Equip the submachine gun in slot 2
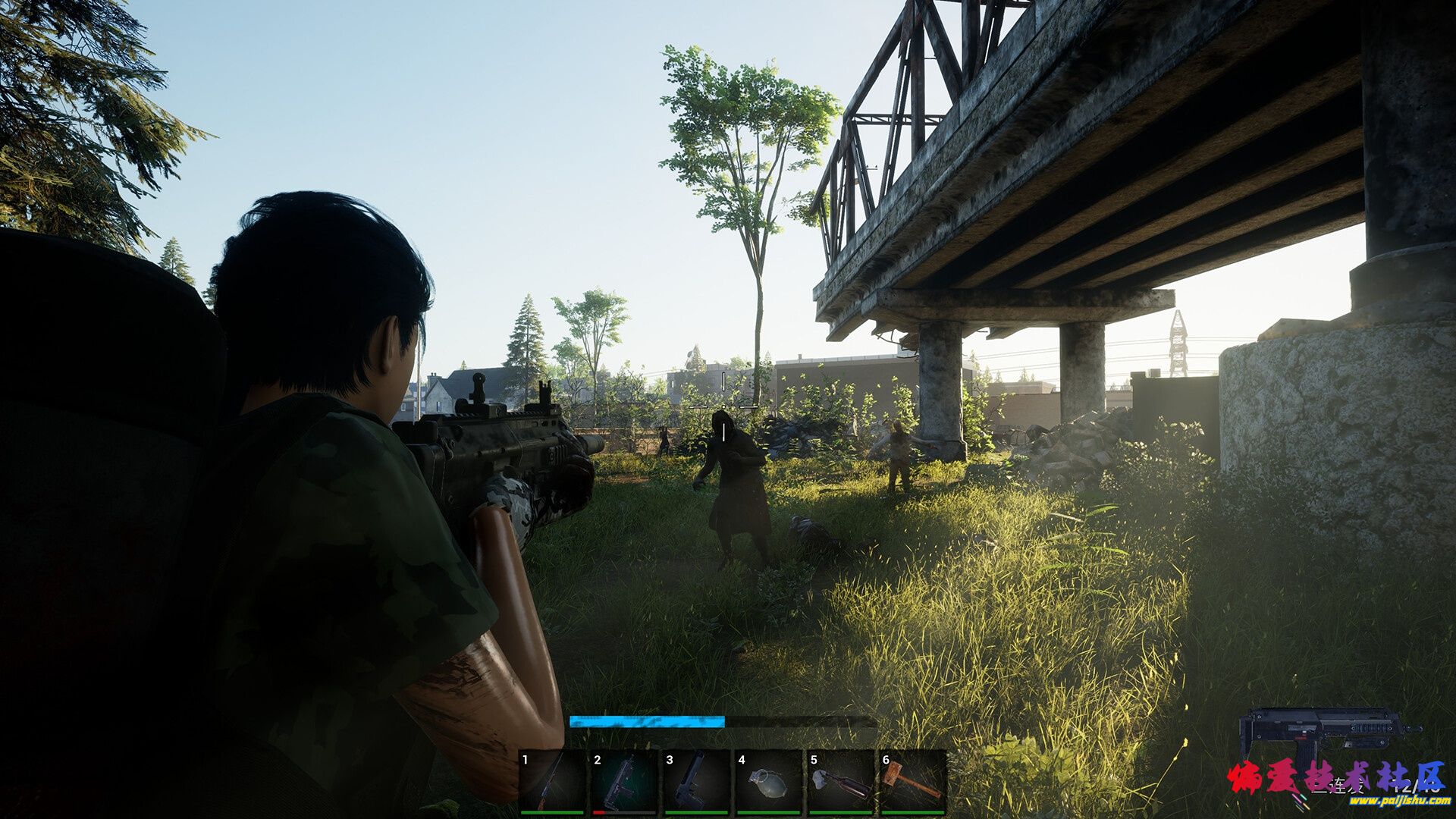The image size is (1456, 819). tap(623, 782)
